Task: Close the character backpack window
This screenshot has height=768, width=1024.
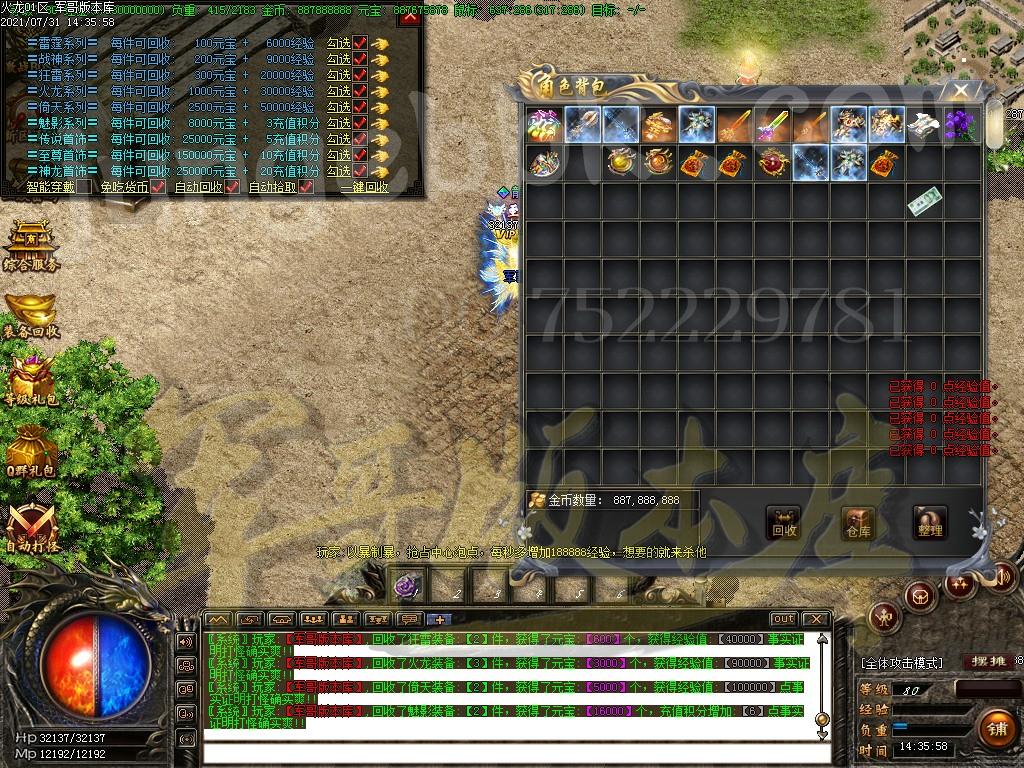Action: (961, 91)
